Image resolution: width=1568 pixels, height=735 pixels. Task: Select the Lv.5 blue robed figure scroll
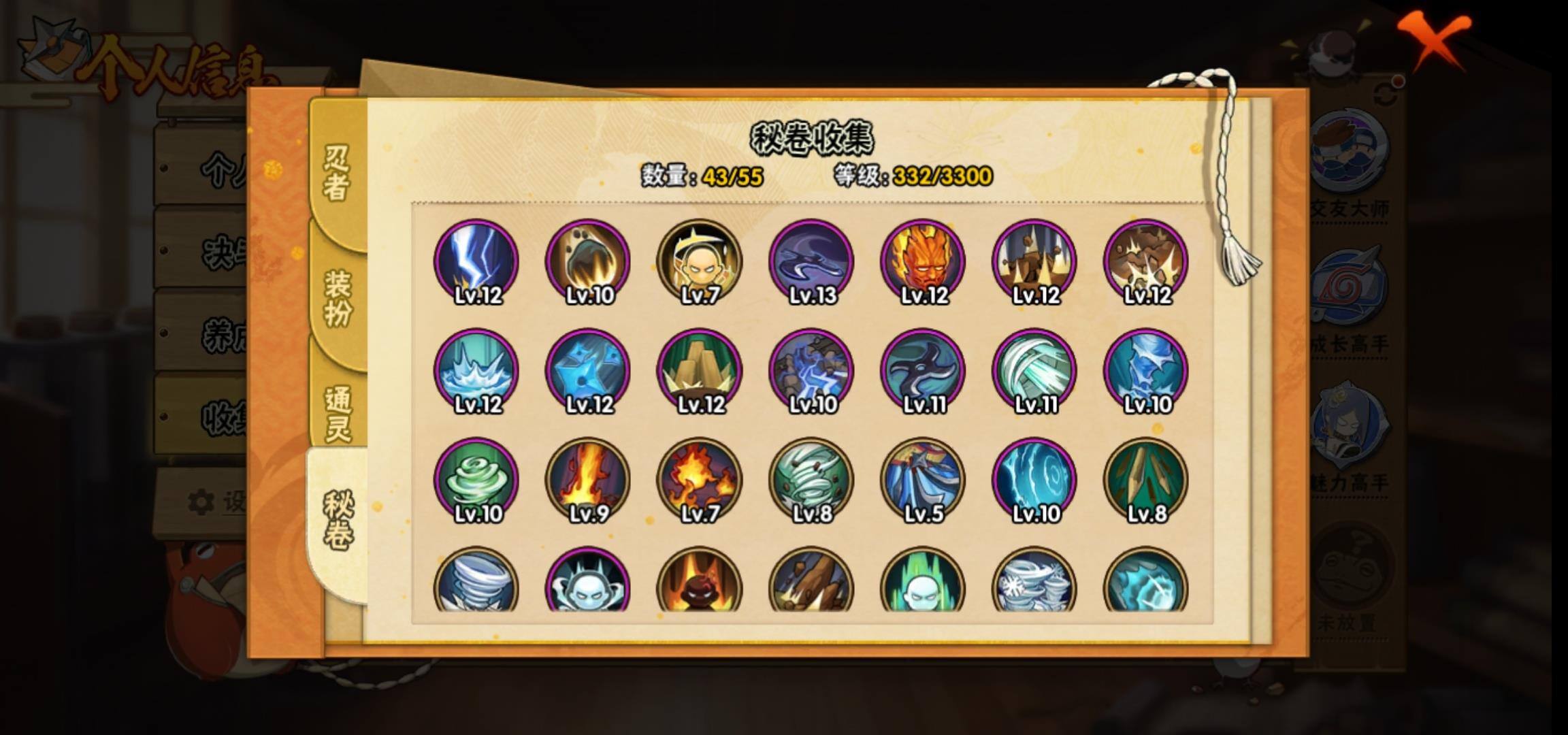tap(923, 480)
